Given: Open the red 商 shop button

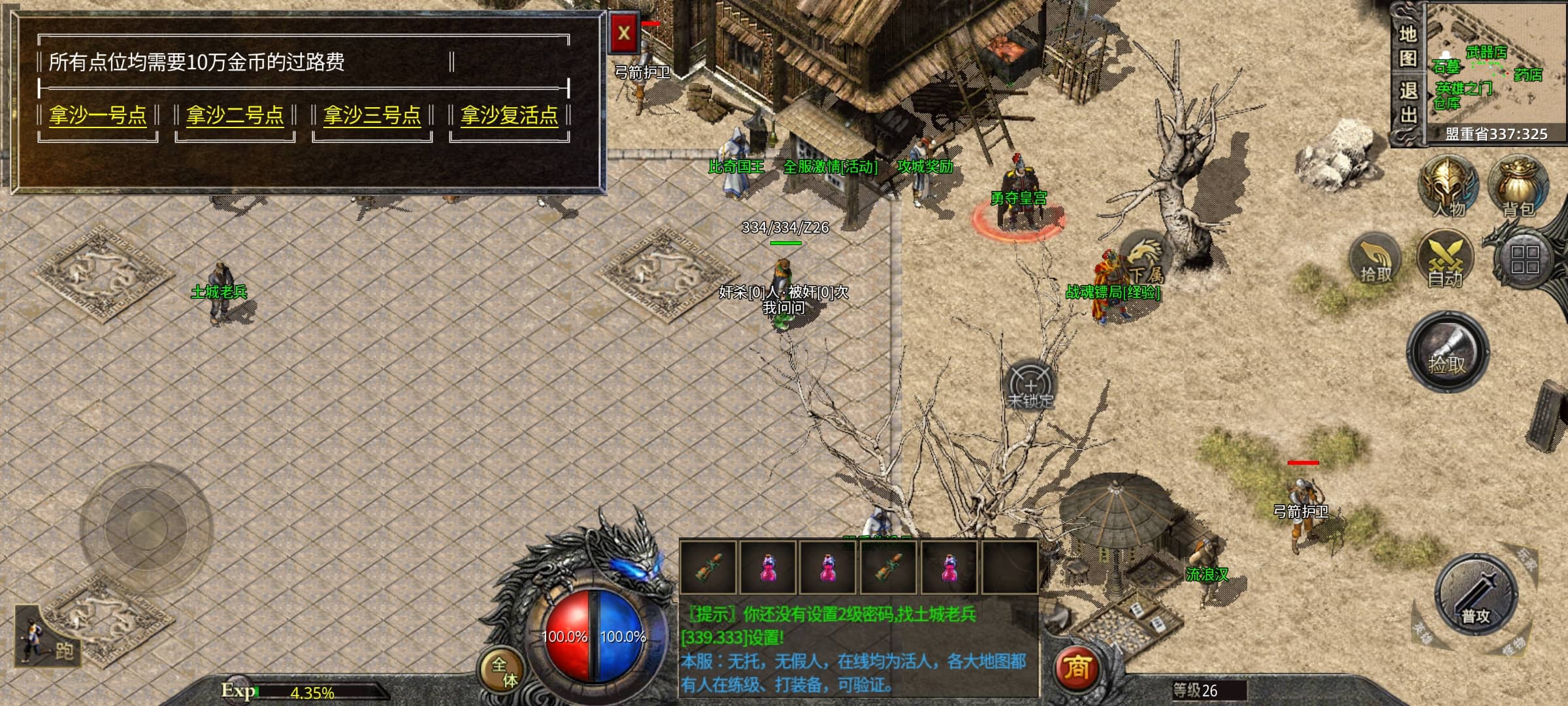Looking at the screenshot, I should [1077, 668].
